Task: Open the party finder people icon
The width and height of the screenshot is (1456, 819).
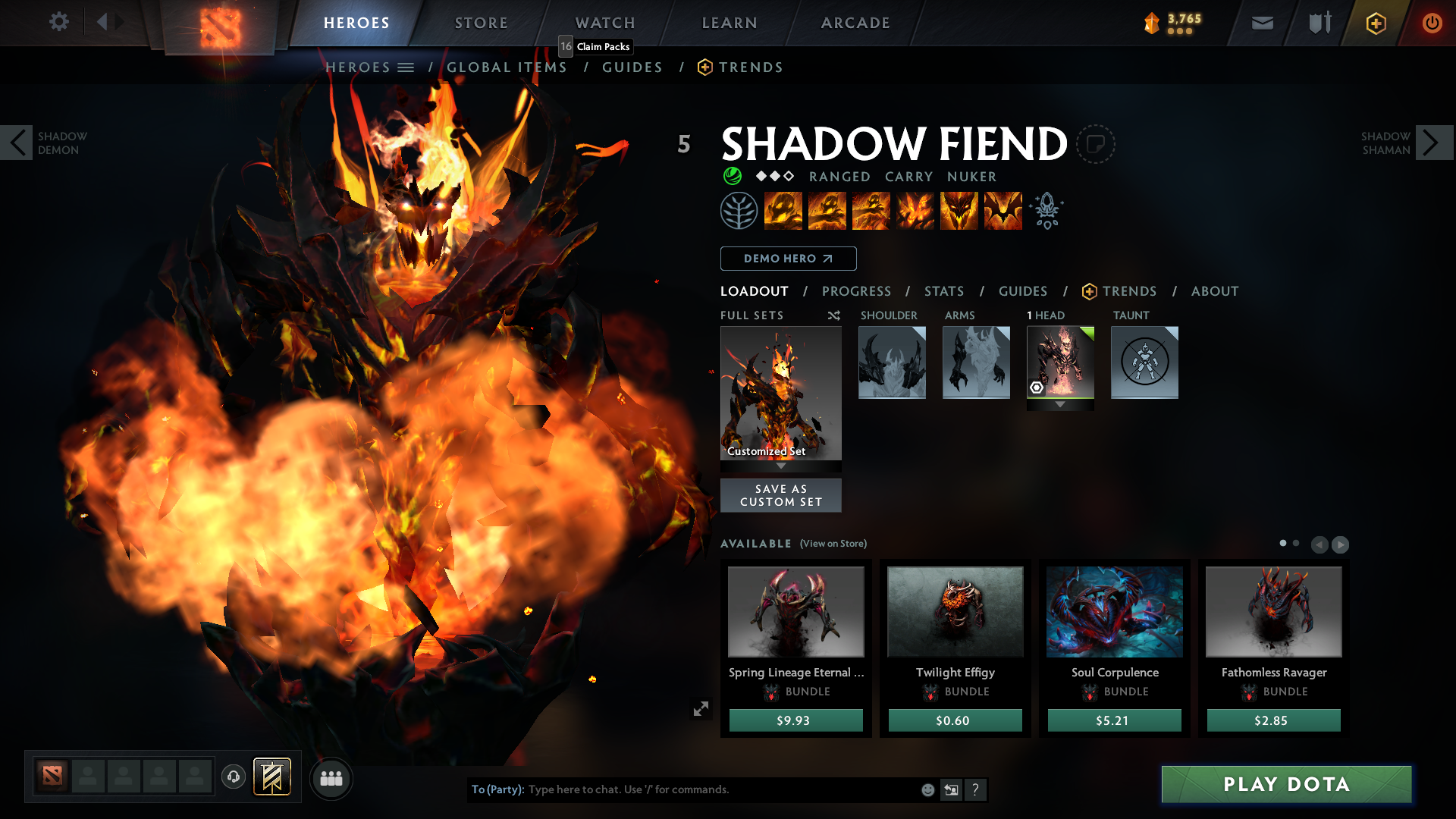Action: click(x=331, y=778)
